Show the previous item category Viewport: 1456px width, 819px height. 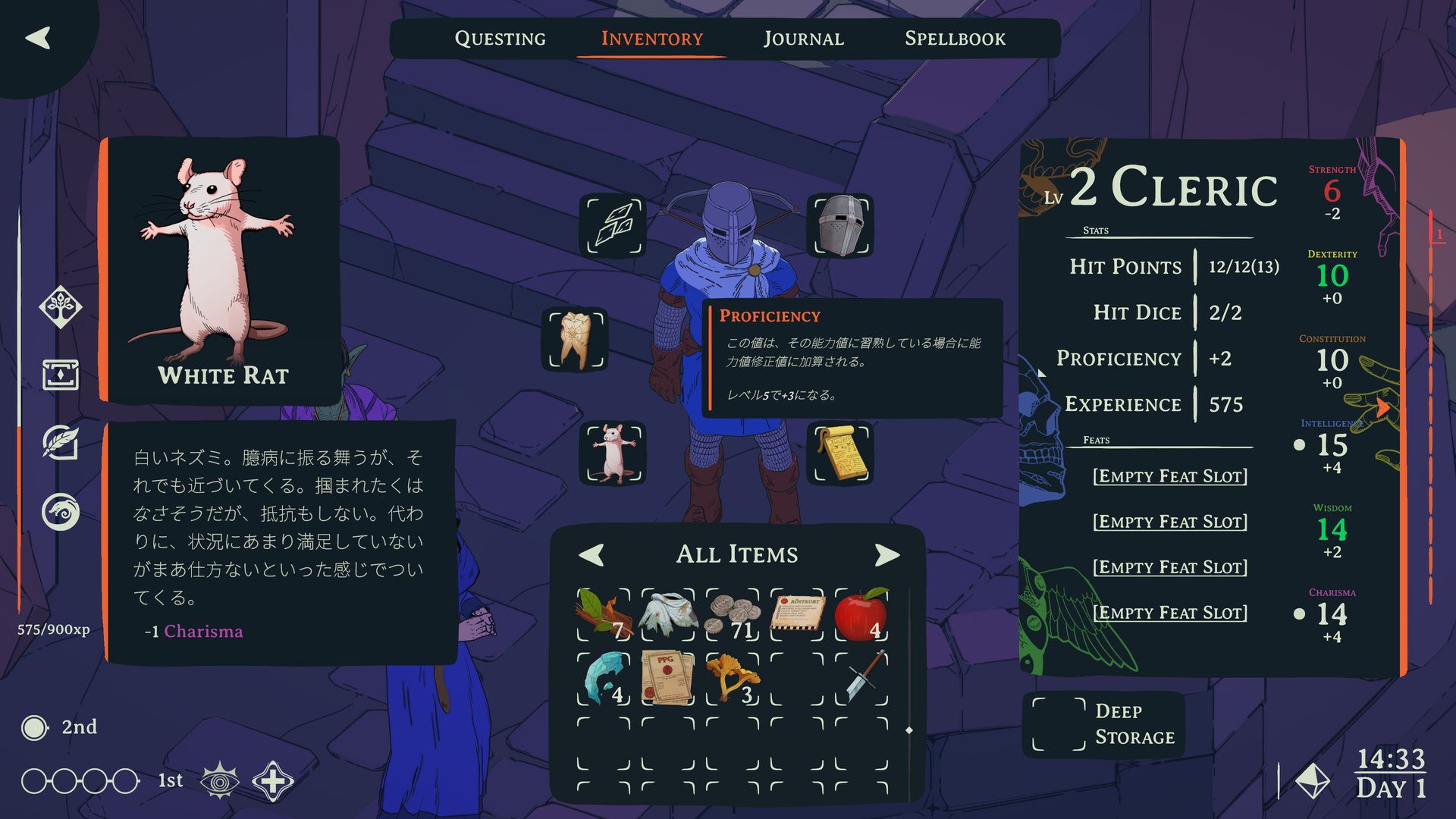pyautogui.click(x=591, y=555)
